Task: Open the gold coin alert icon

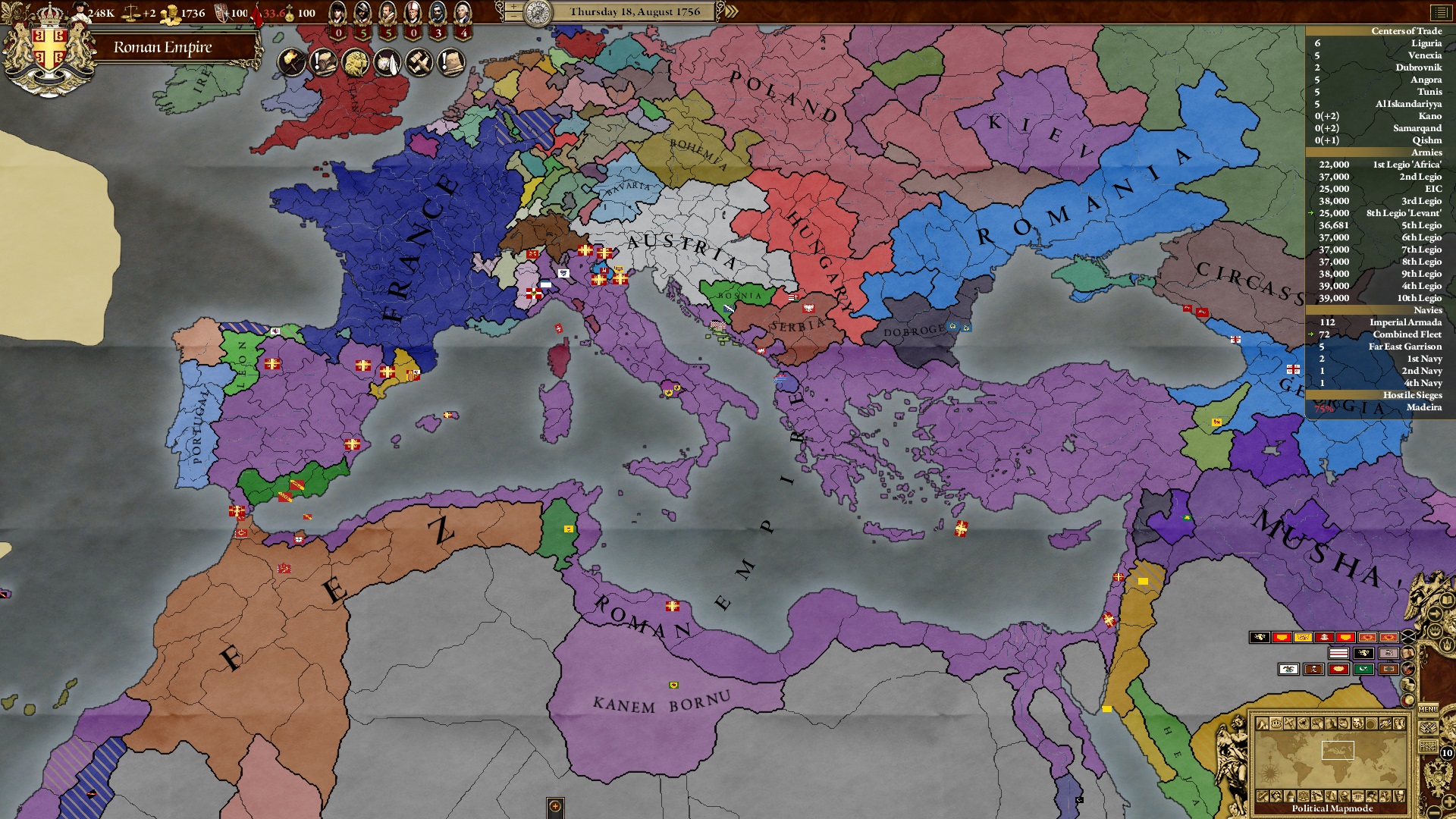Action: point(355,63)
